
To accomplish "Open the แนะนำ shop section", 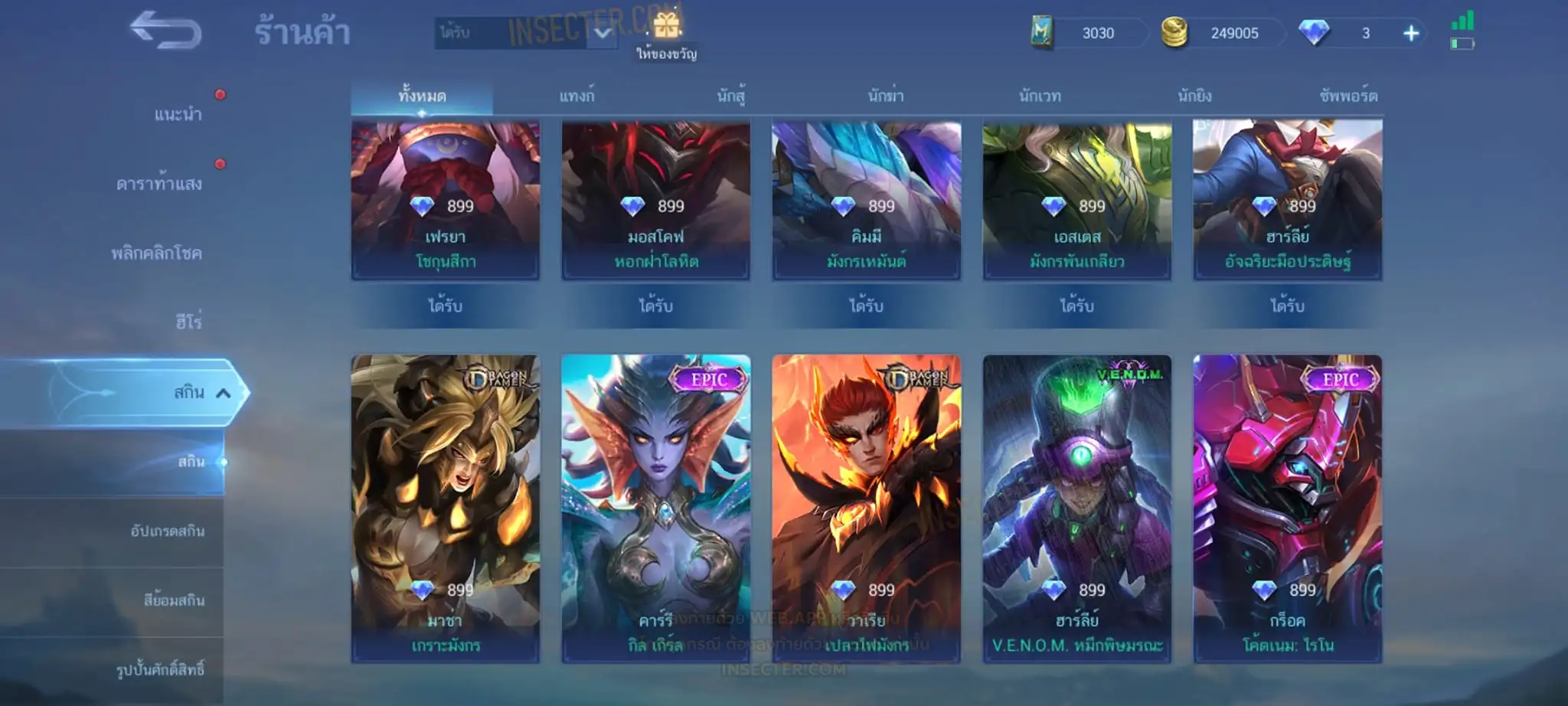I will [178, 115].
